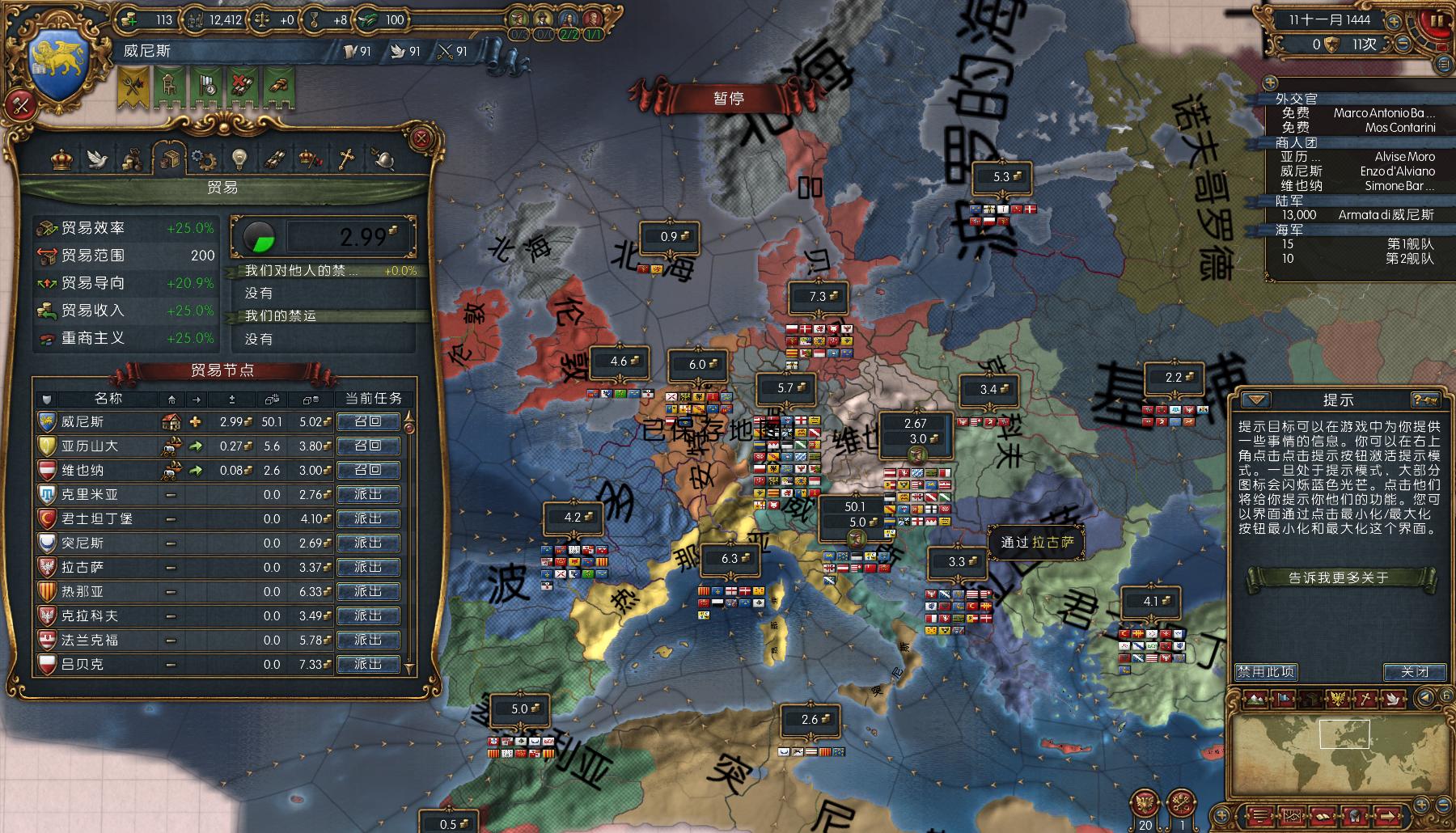This screenshot has width=1456, height=833.
Task: Select the helmet military tab
Action: click(382, 159)
